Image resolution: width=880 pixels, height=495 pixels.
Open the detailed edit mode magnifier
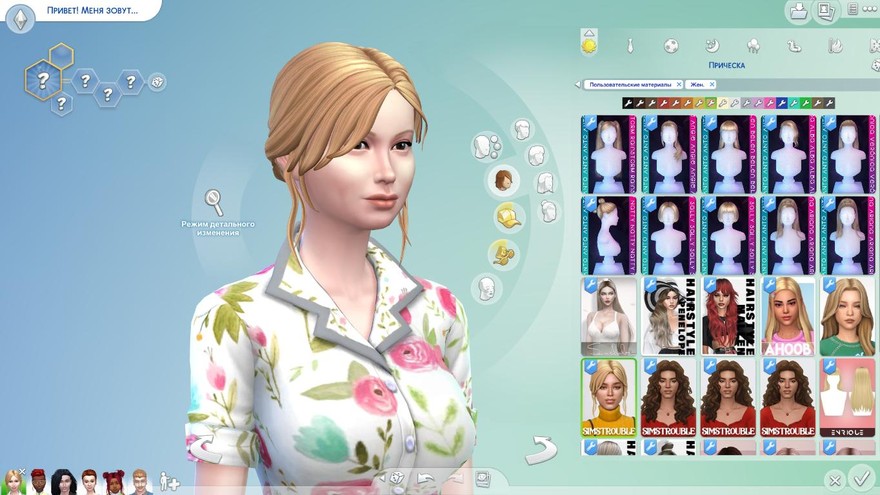(214, 201)
